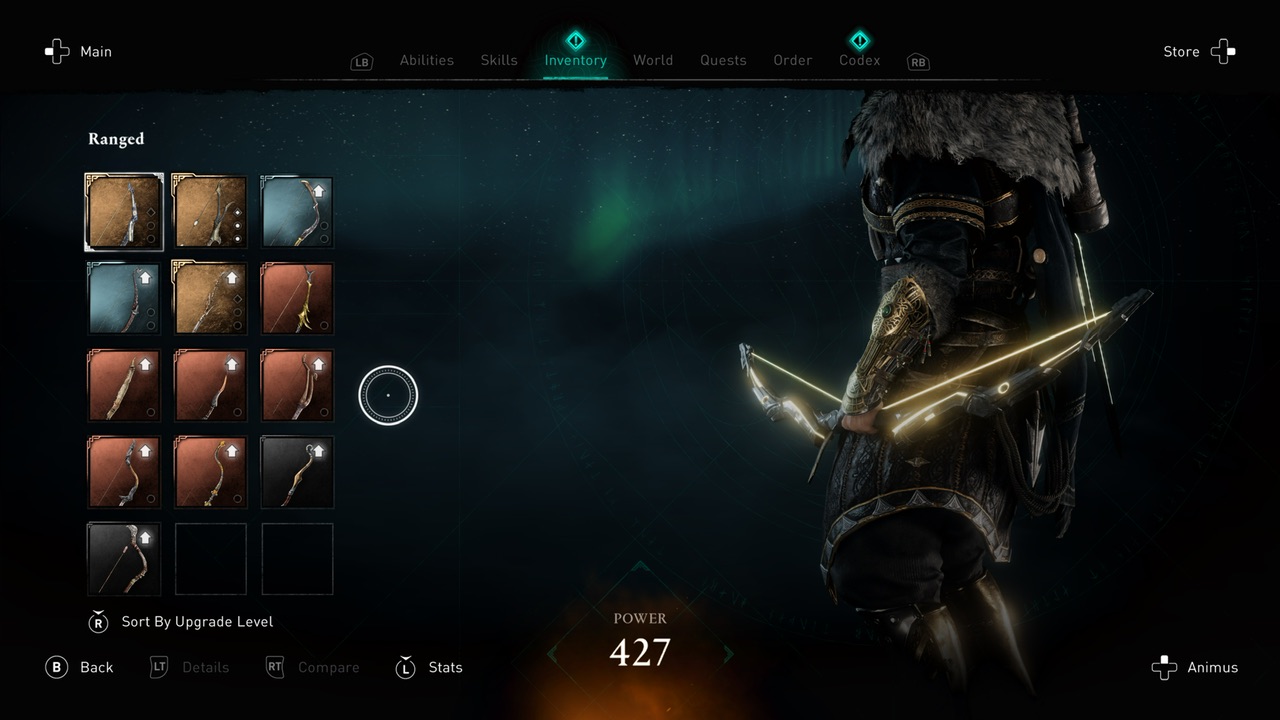1280x720 pixels.
Task: Open the Abilities tab
Action: click(426, 60)
